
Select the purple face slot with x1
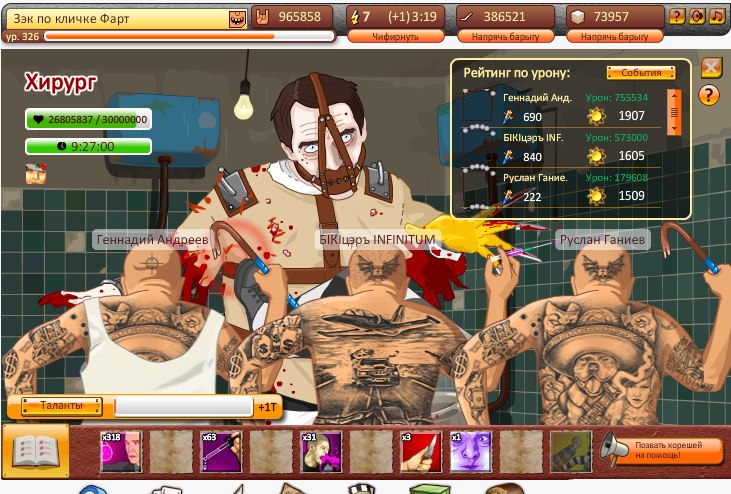471,451
